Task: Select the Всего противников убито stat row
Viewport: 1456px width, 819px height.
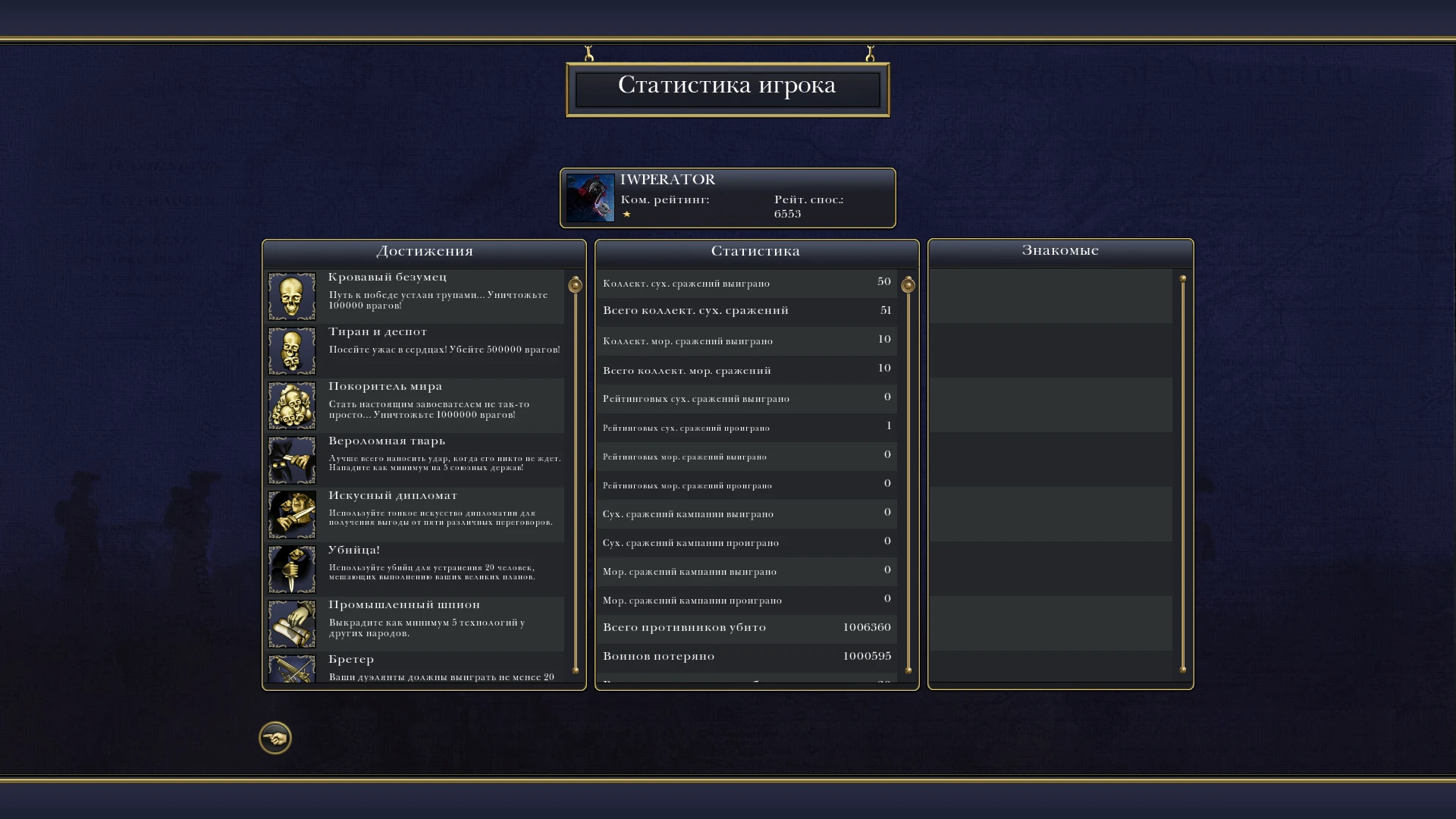Action: [x=745, y=628]
